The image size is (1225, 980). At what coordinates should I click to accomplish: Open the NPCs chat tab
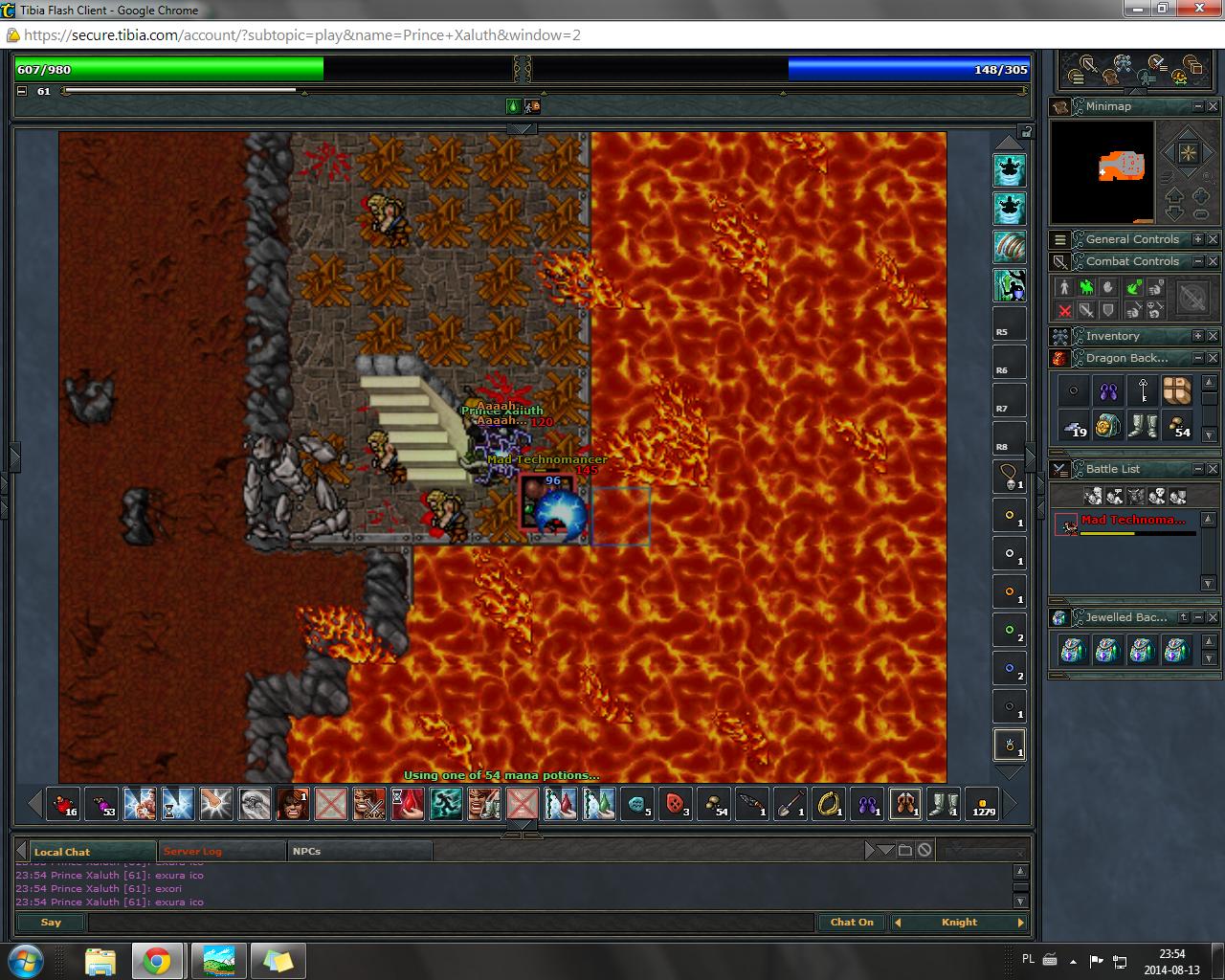(307, 851)
